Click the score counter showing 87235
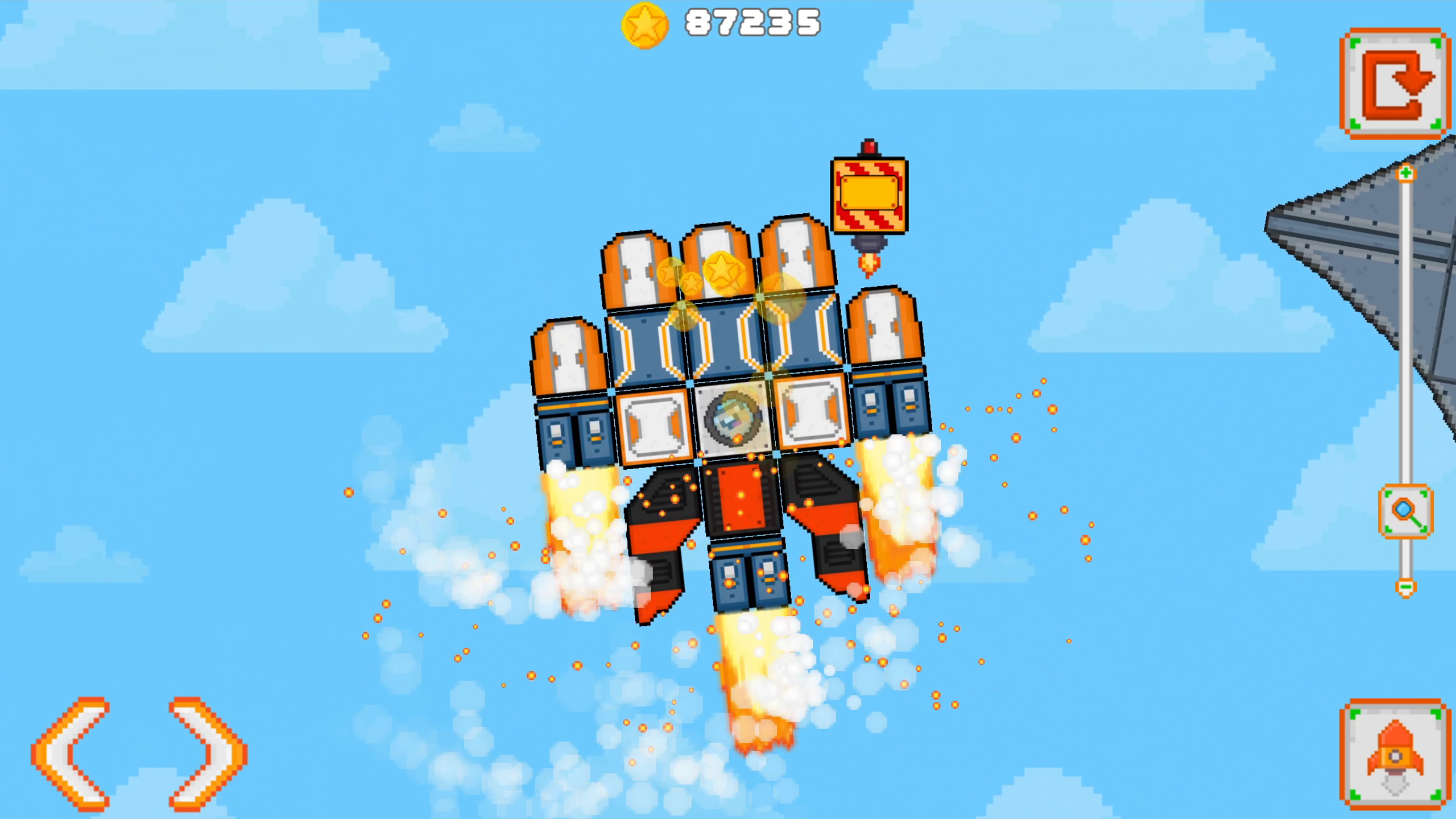1456x819 pixels. (751, 24)
